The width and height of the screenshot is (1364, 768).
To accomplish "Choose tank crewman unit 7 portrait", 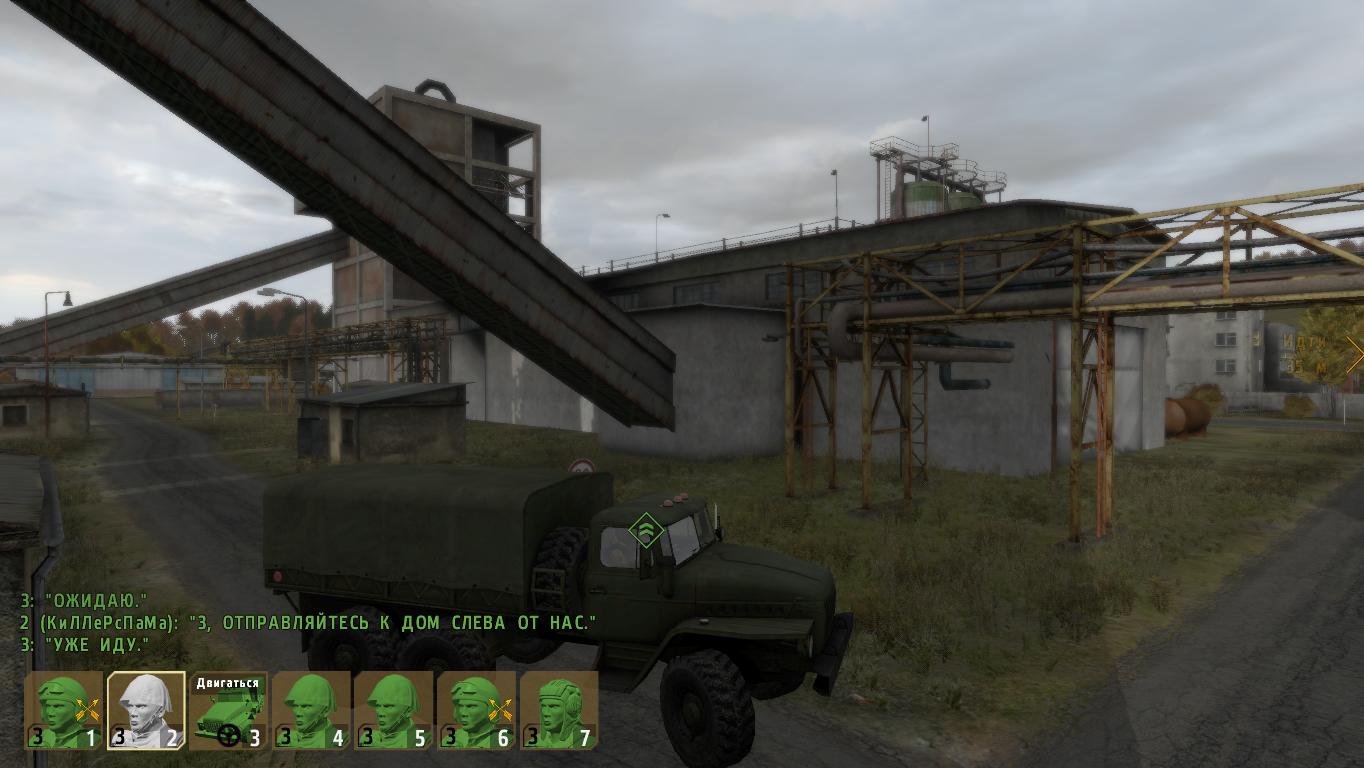I will (557, 711).
